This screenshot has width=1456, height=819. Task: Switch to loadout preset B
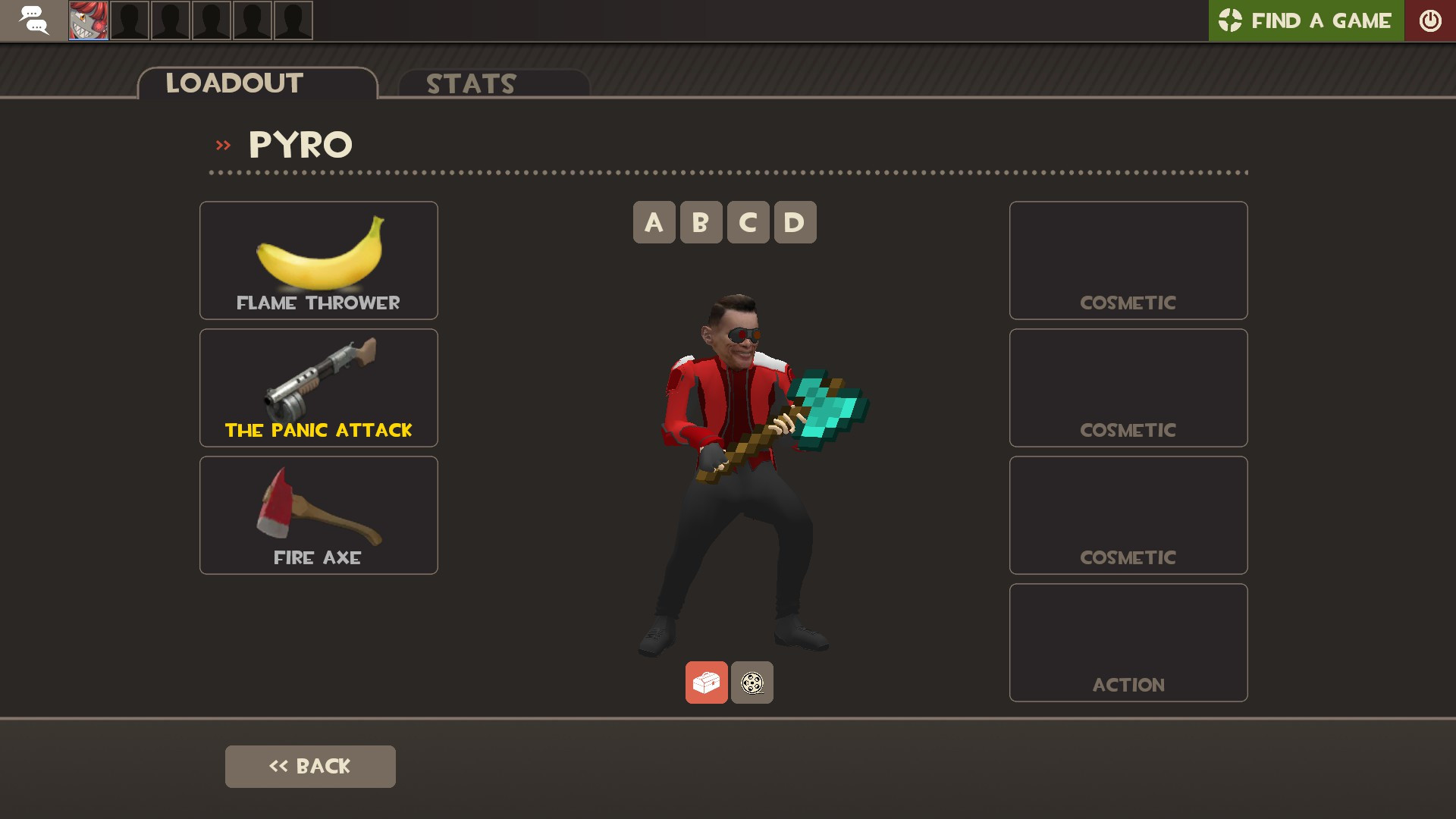coord(701,222)
